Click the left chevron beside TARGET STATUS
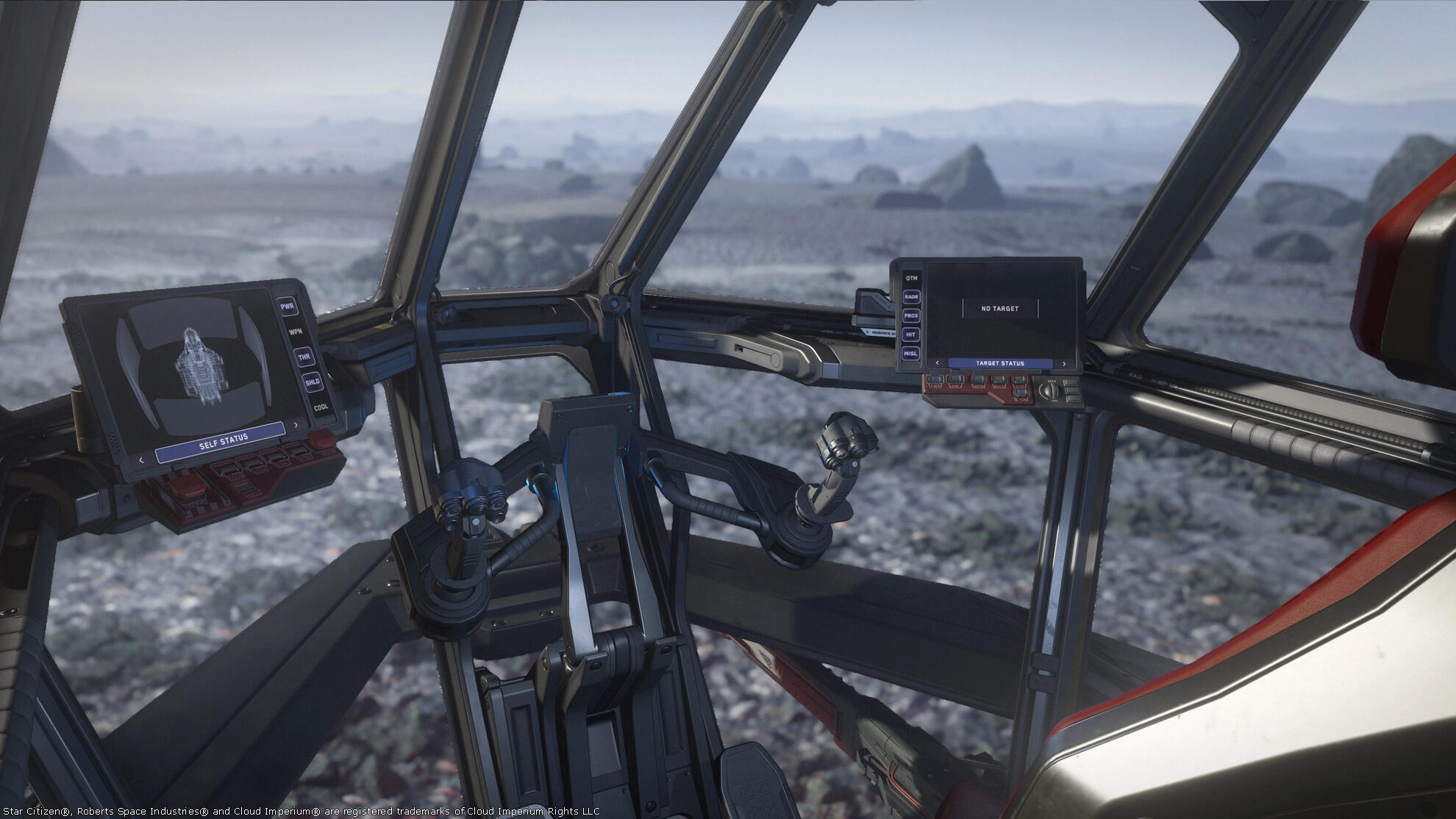1456x819 pixels. [938, 363]
